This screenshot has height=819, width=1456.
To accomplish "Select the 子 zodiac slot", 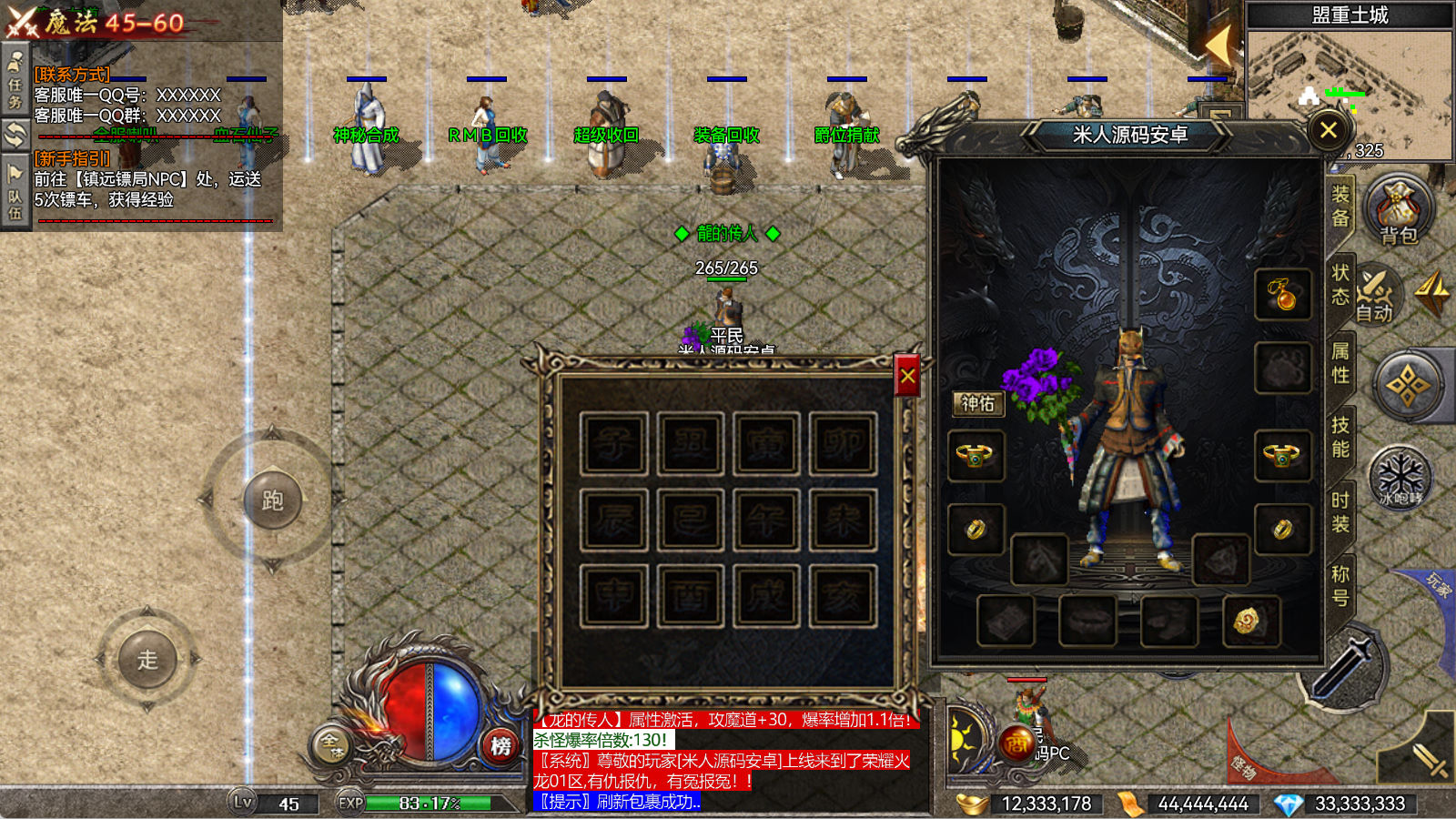I will [613, 444].
